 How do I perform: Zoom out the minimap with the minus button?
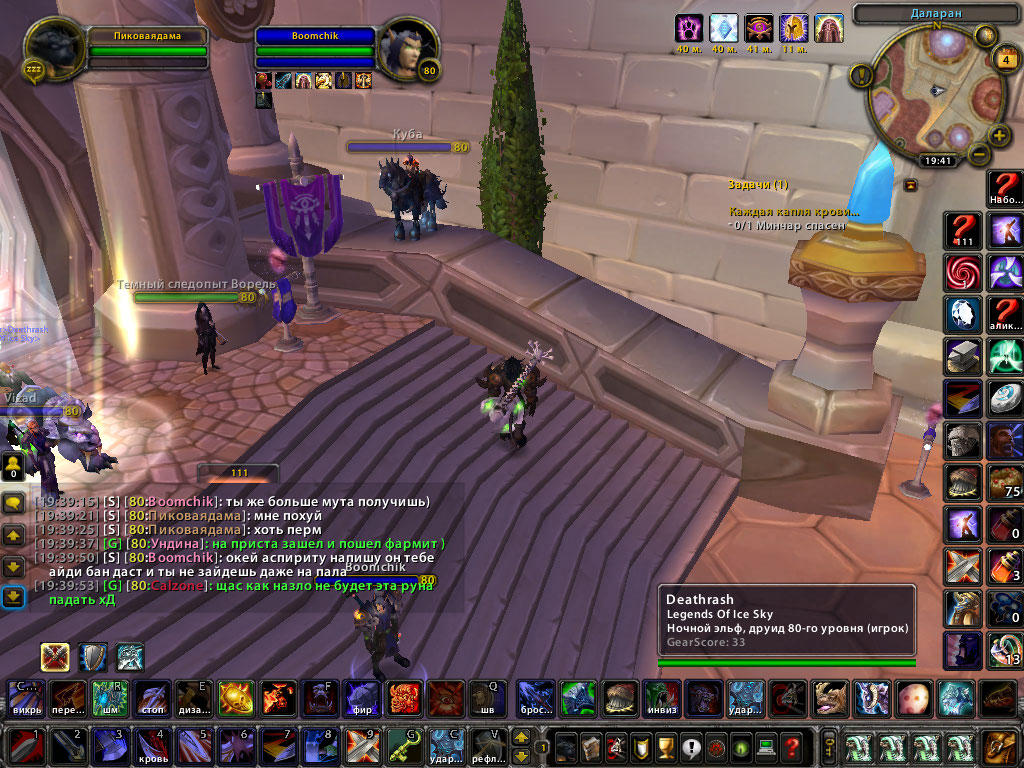point(977,155)
